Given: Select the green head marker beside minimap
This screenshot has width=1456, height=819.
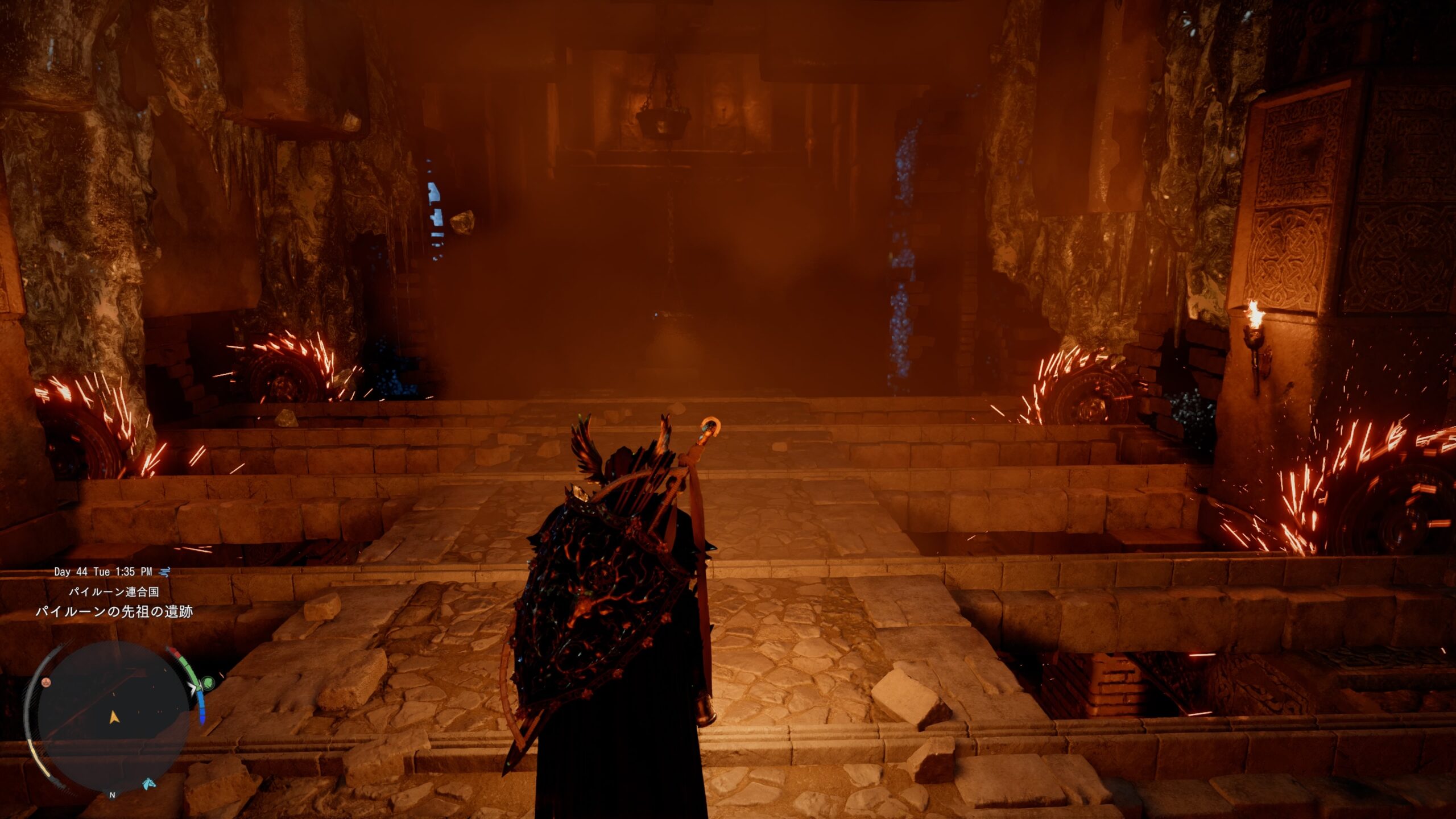Looking at the screenshot, I should (x=209, y=681).
